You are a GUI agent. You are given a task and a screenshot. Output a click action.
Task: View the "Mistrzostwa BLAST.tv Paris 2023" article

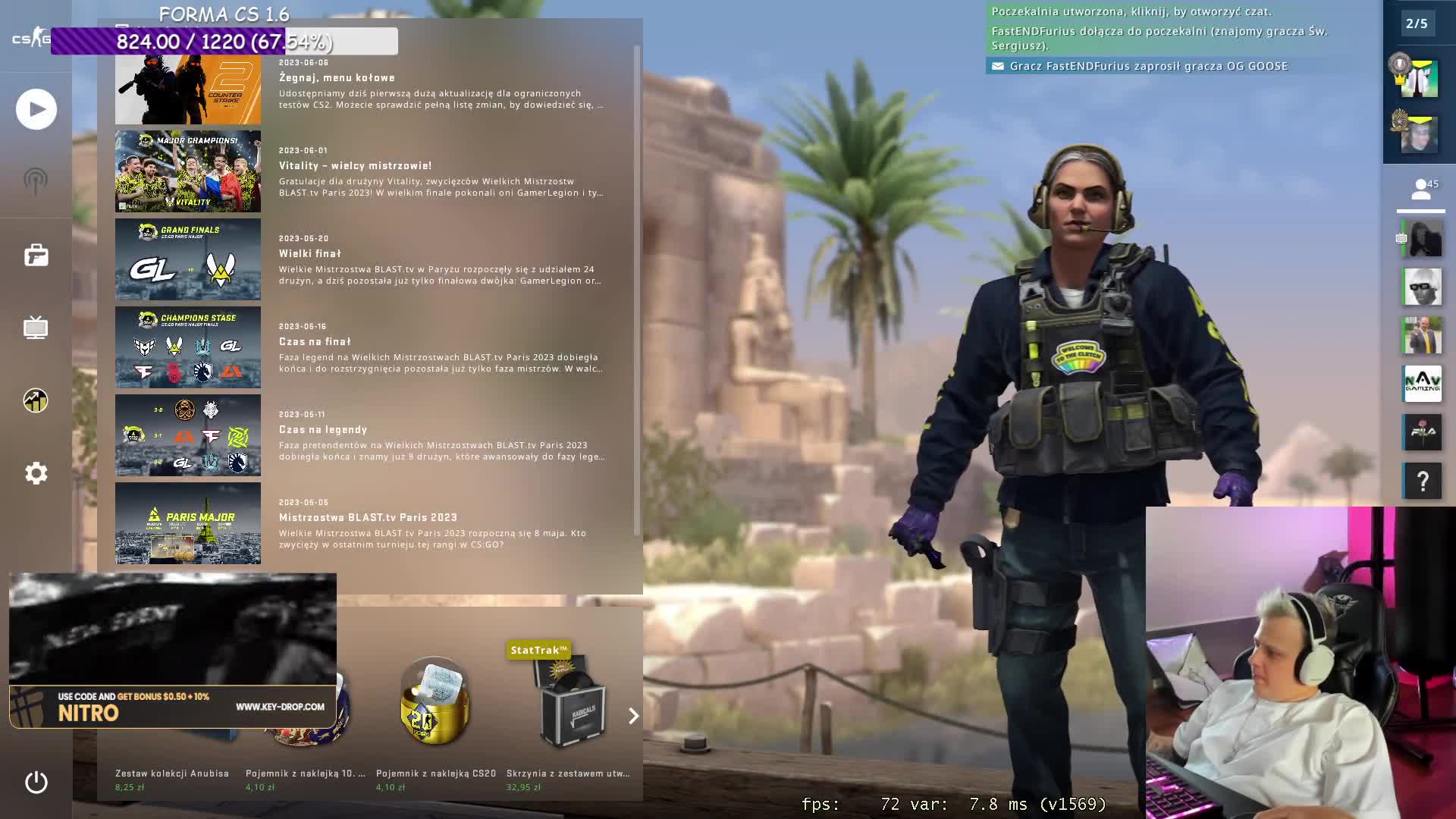[368, 517]
